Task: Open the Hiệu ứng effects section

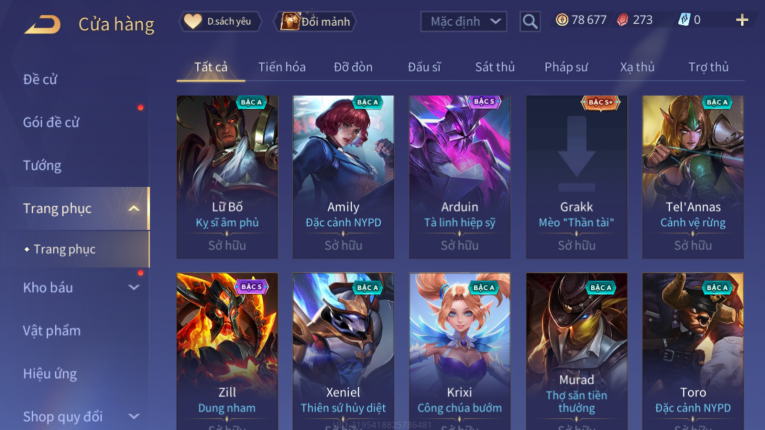Action: [51, 374]
